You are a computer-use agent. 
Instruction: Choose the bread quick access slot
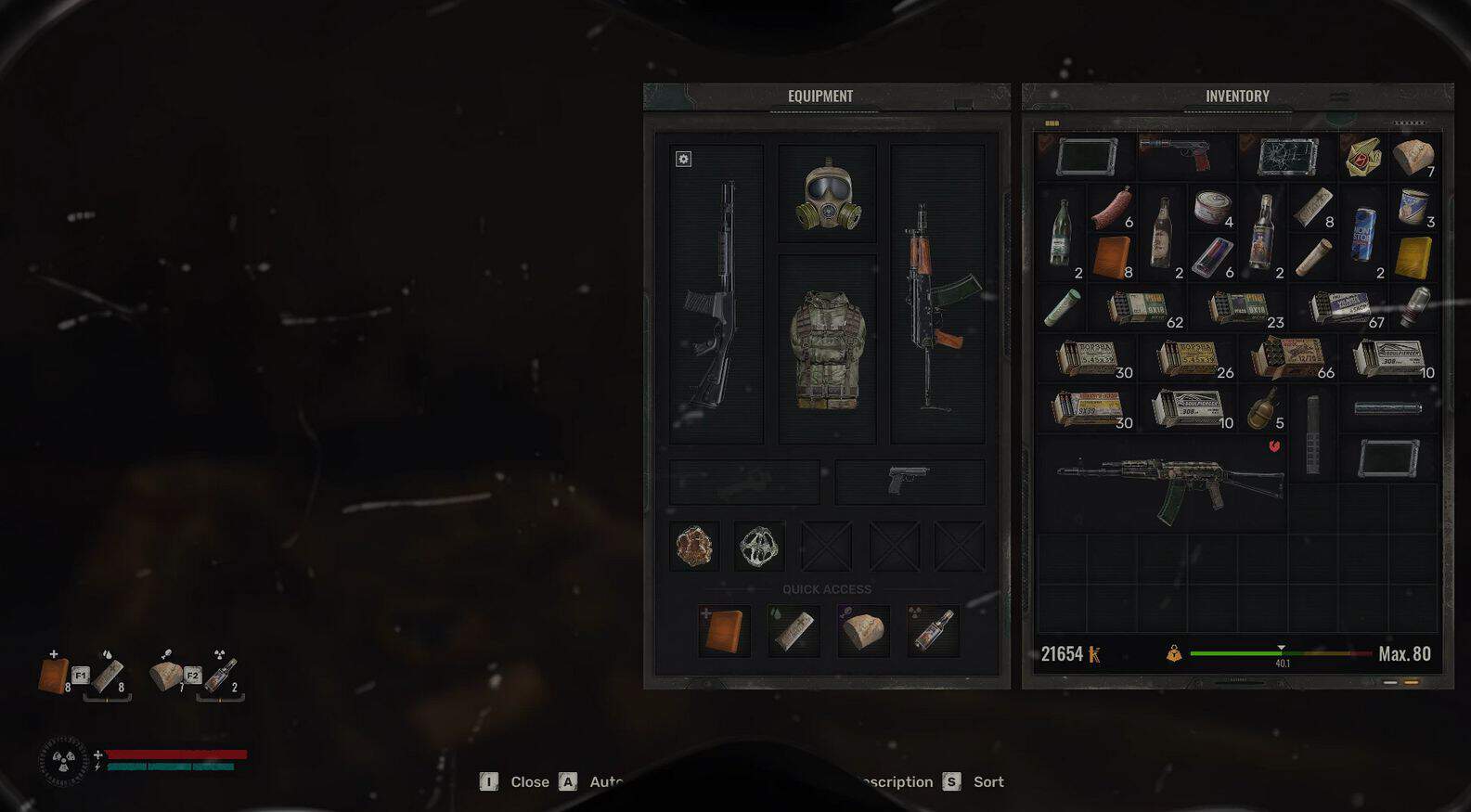pos(863,631)
